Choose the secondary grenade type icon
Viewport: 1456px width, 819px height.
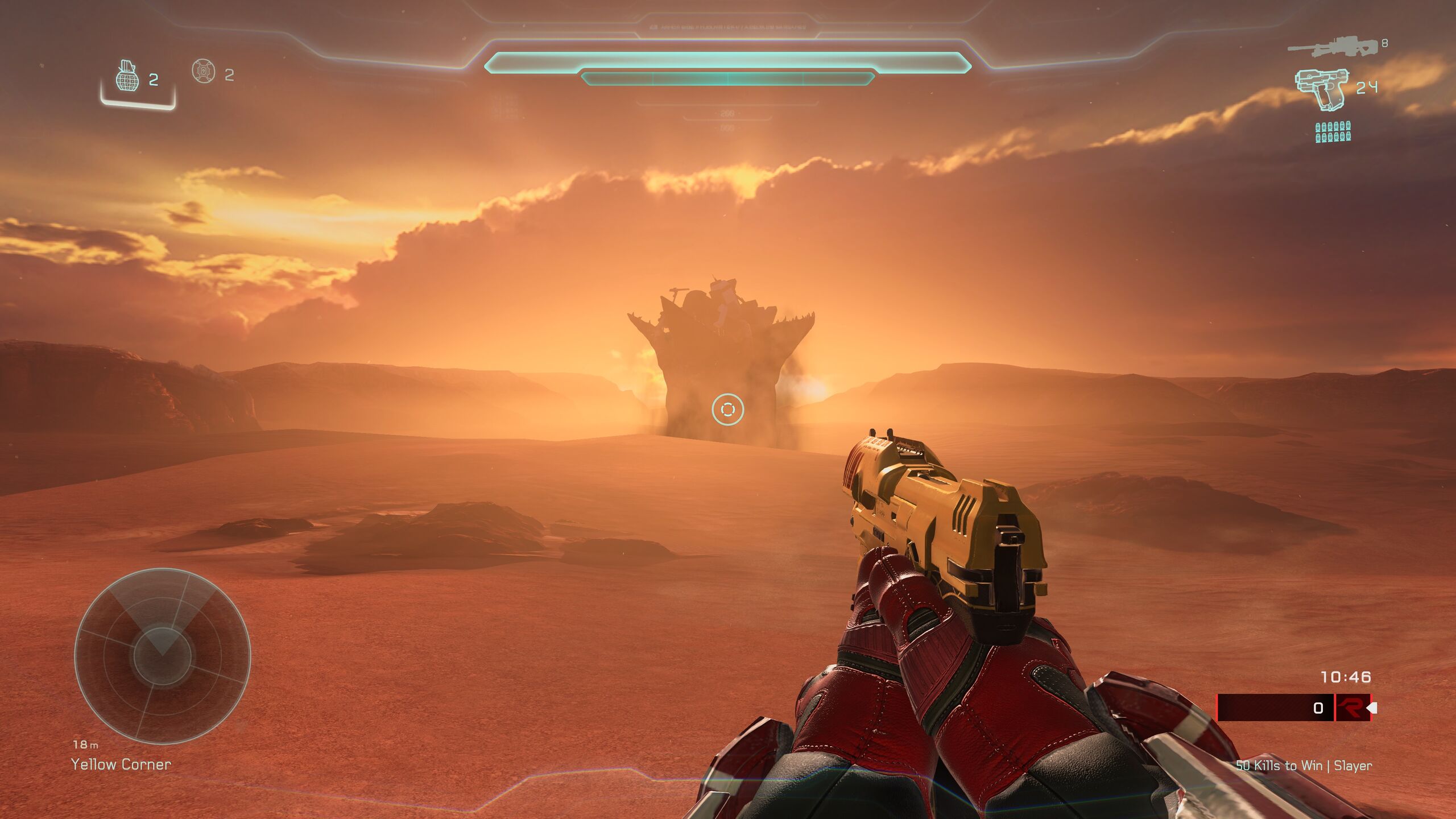click(204, 72)
